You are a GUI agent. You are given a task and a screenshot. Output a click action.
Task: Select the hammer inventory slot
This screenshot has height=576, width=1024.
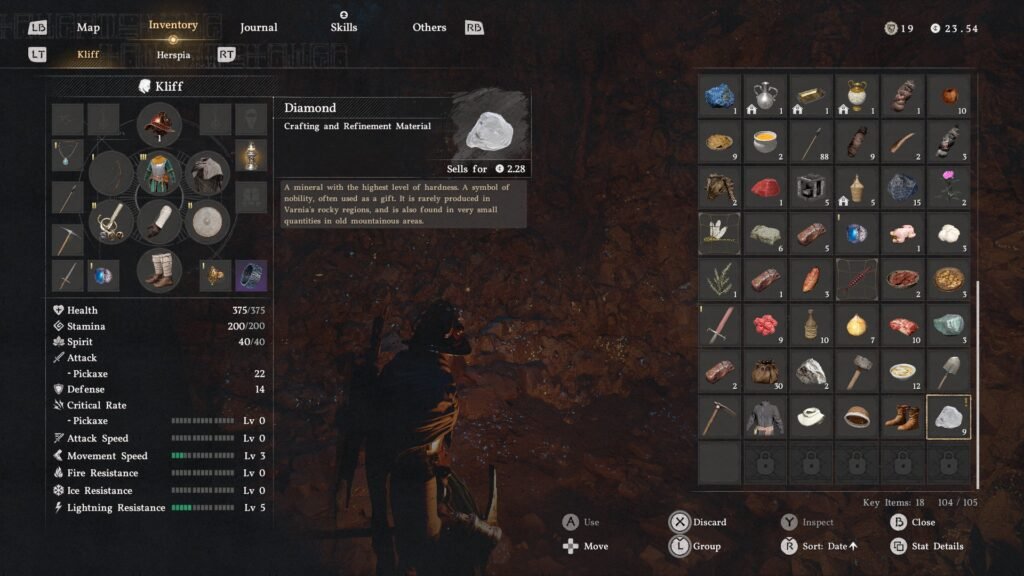[x=857, y=371]
